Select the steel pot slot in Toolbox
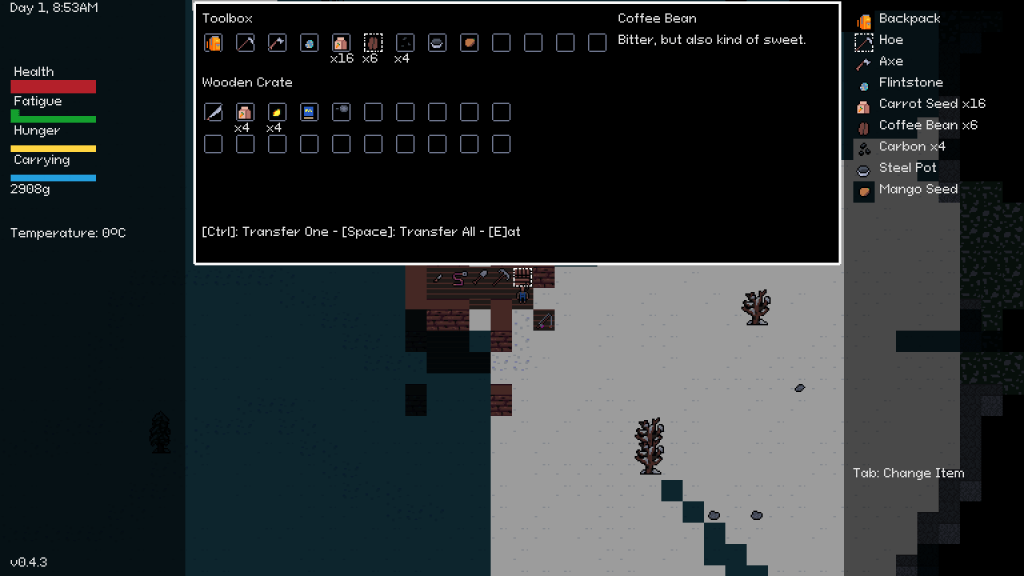This screenshot has width=1024, height=576. 437,43
